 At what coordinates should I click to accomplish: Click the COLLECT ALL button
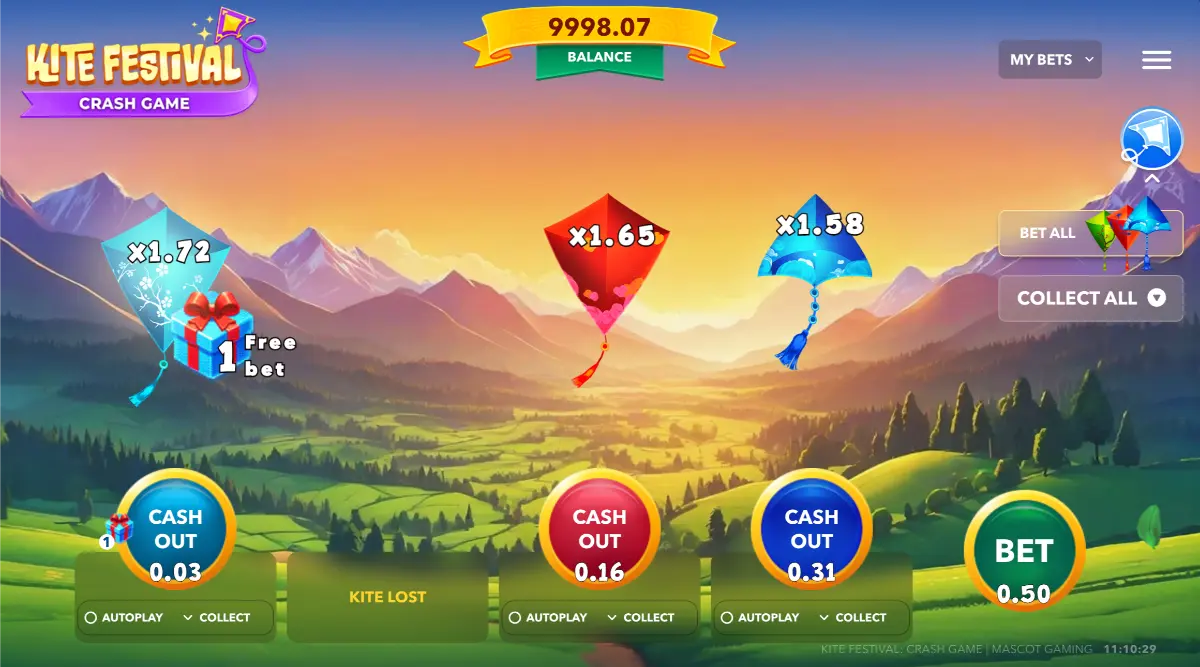[1090, 298]
